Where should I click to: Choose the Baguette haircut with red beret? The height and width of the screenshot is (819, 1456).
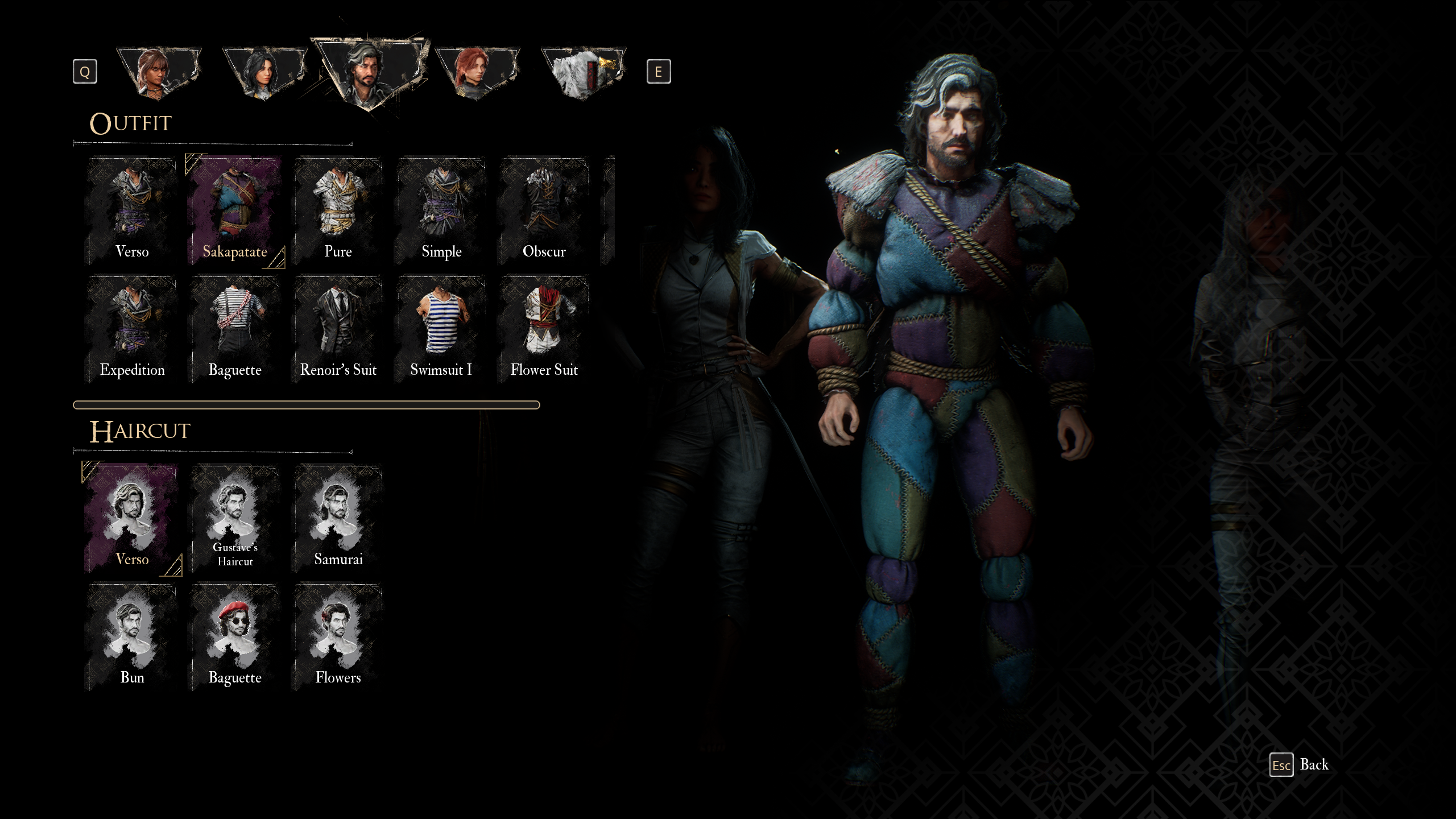pyautogui.click(x=235, y=636)
